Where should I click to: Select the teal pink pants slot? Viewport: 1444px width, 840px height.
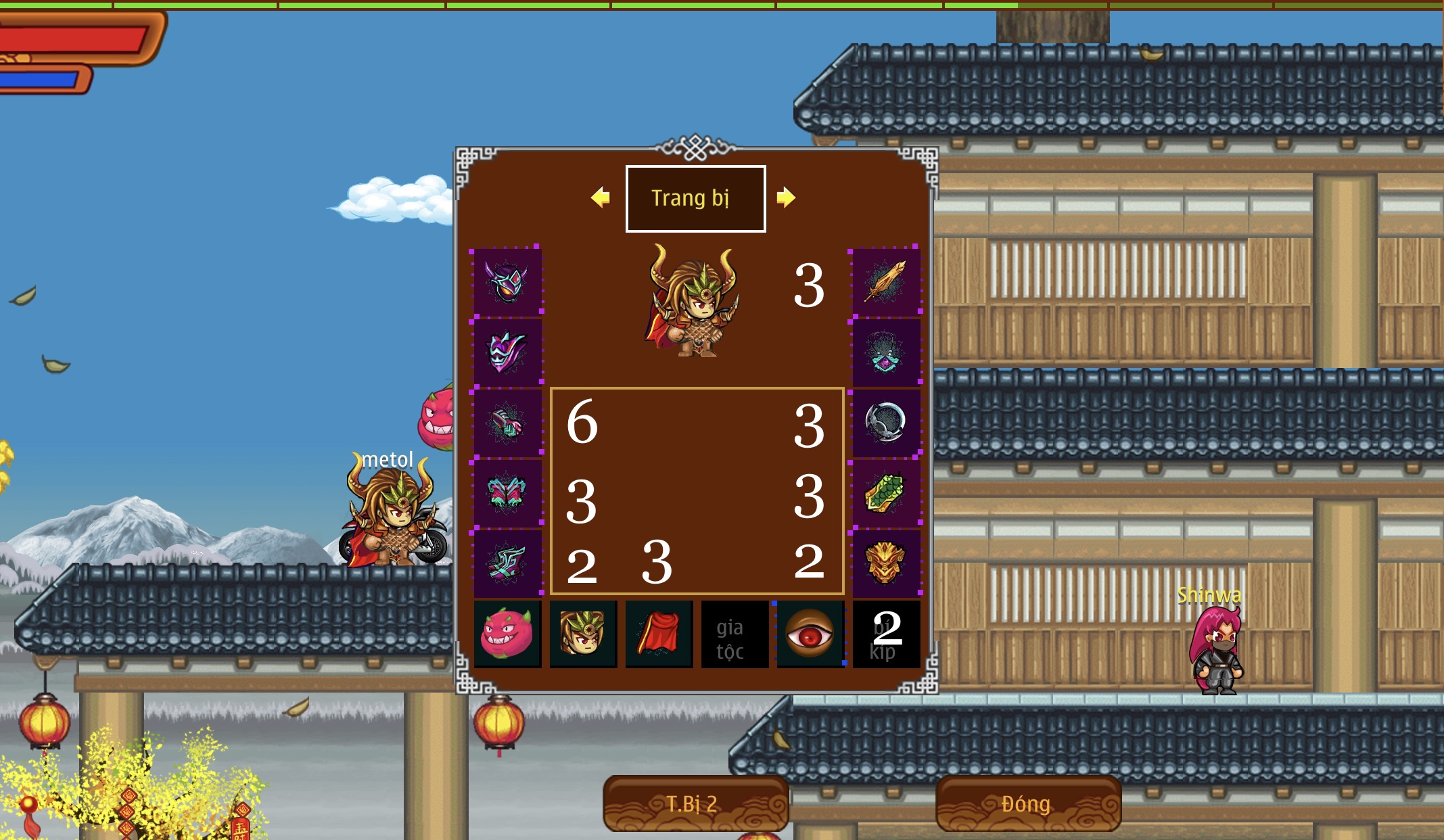point(507,493)
